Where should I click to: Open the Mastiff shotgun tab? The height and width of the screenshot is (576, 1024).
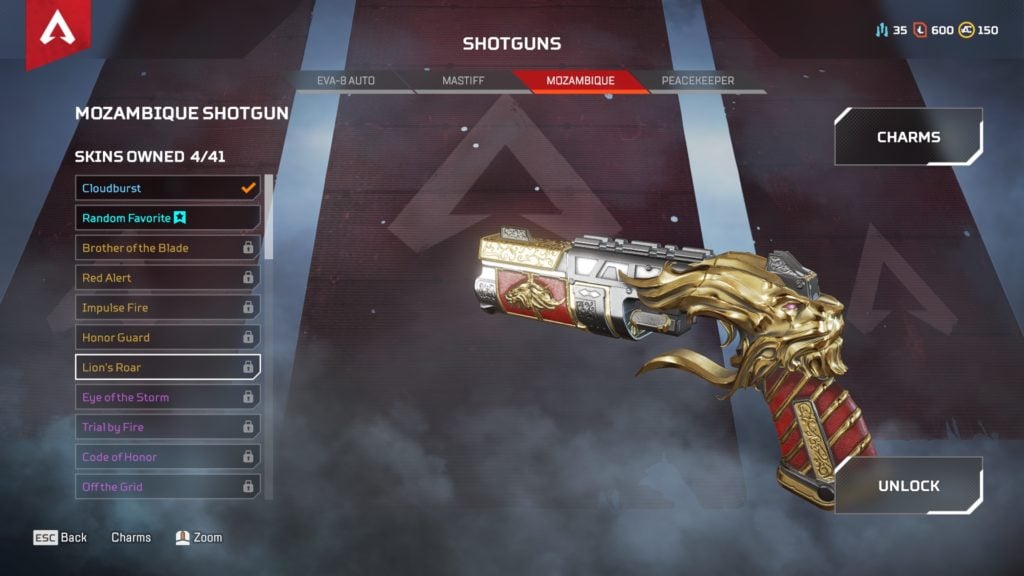click(463, 80)
